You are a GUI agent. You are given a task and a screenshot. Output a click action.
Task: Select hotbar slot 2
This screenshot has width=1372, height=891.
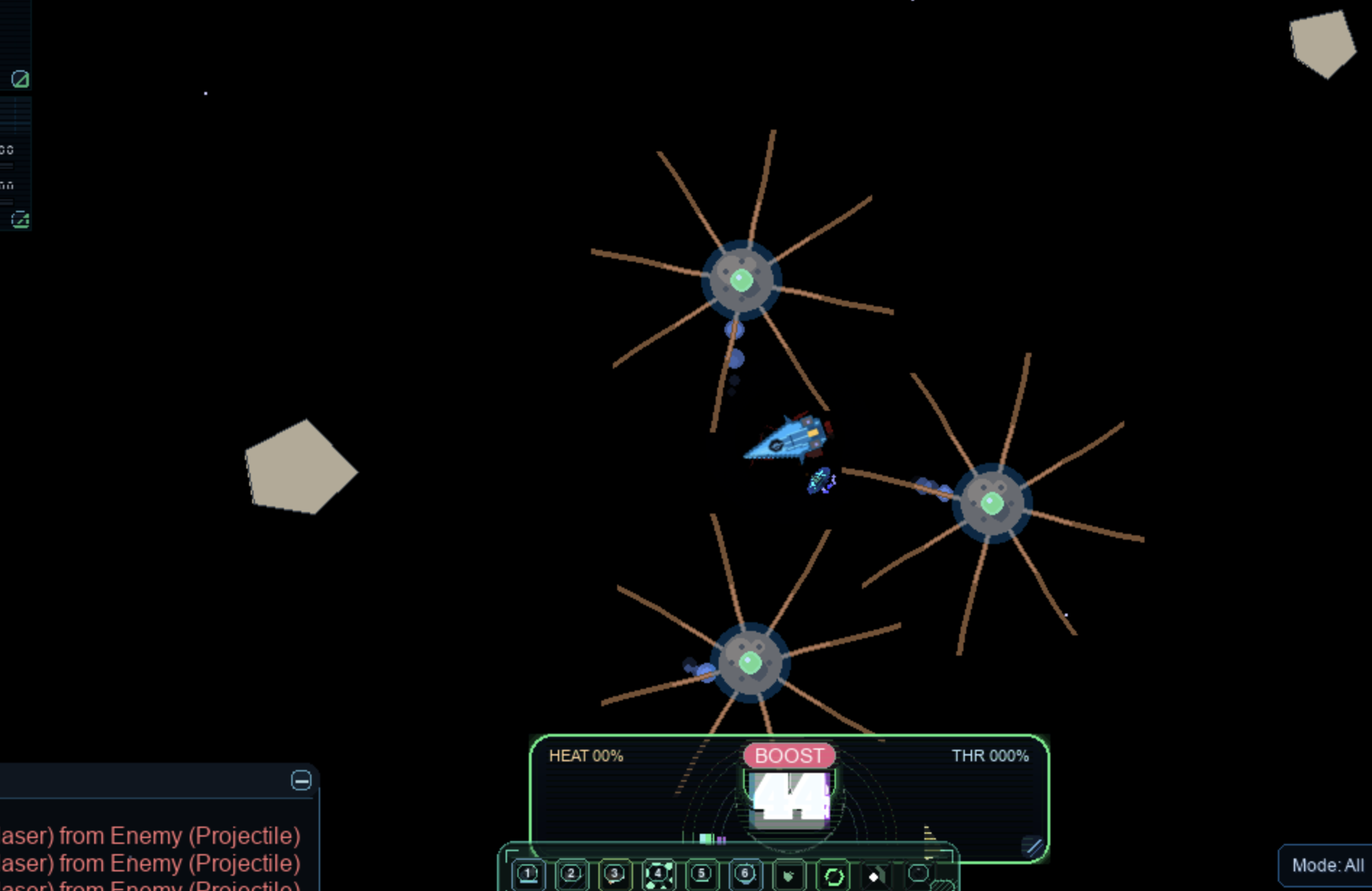(x=572, y=874)
